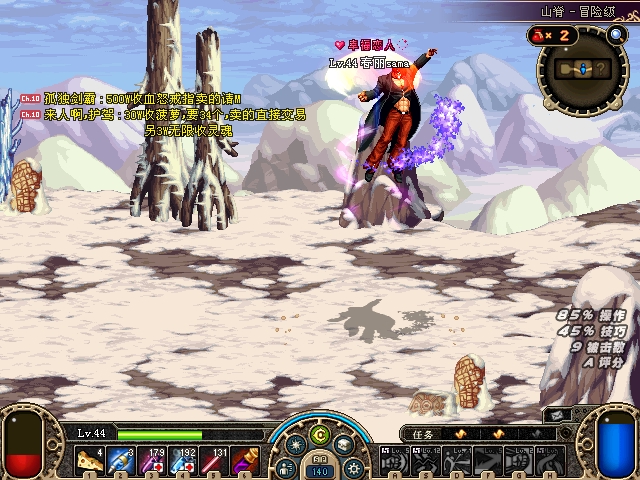This screenshot has height=480, width=640.
Task: Use the blue potion with count 192
Action: tap(185, 460)
